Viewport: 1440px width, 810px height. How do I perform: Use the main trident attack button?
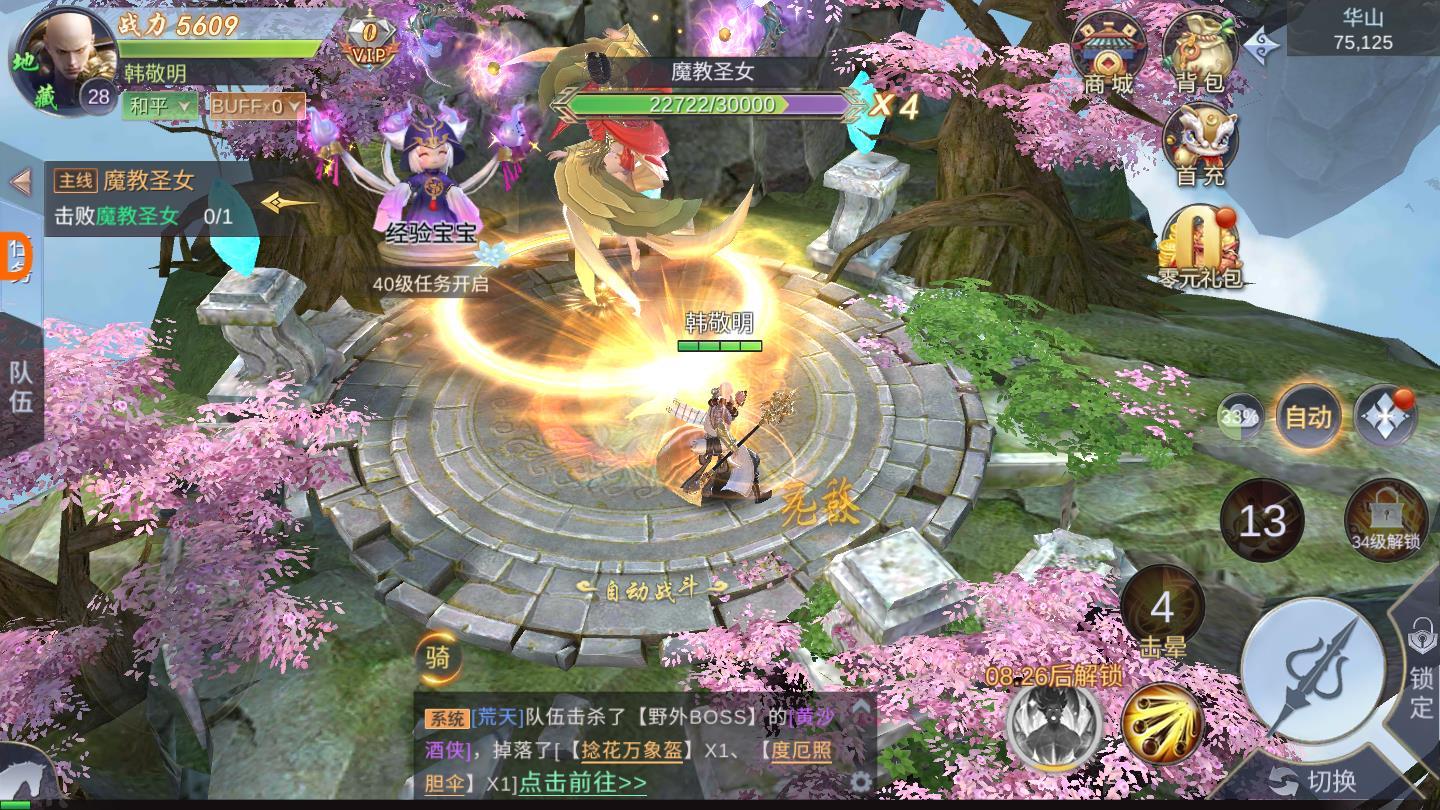[x=1312, y=670]
